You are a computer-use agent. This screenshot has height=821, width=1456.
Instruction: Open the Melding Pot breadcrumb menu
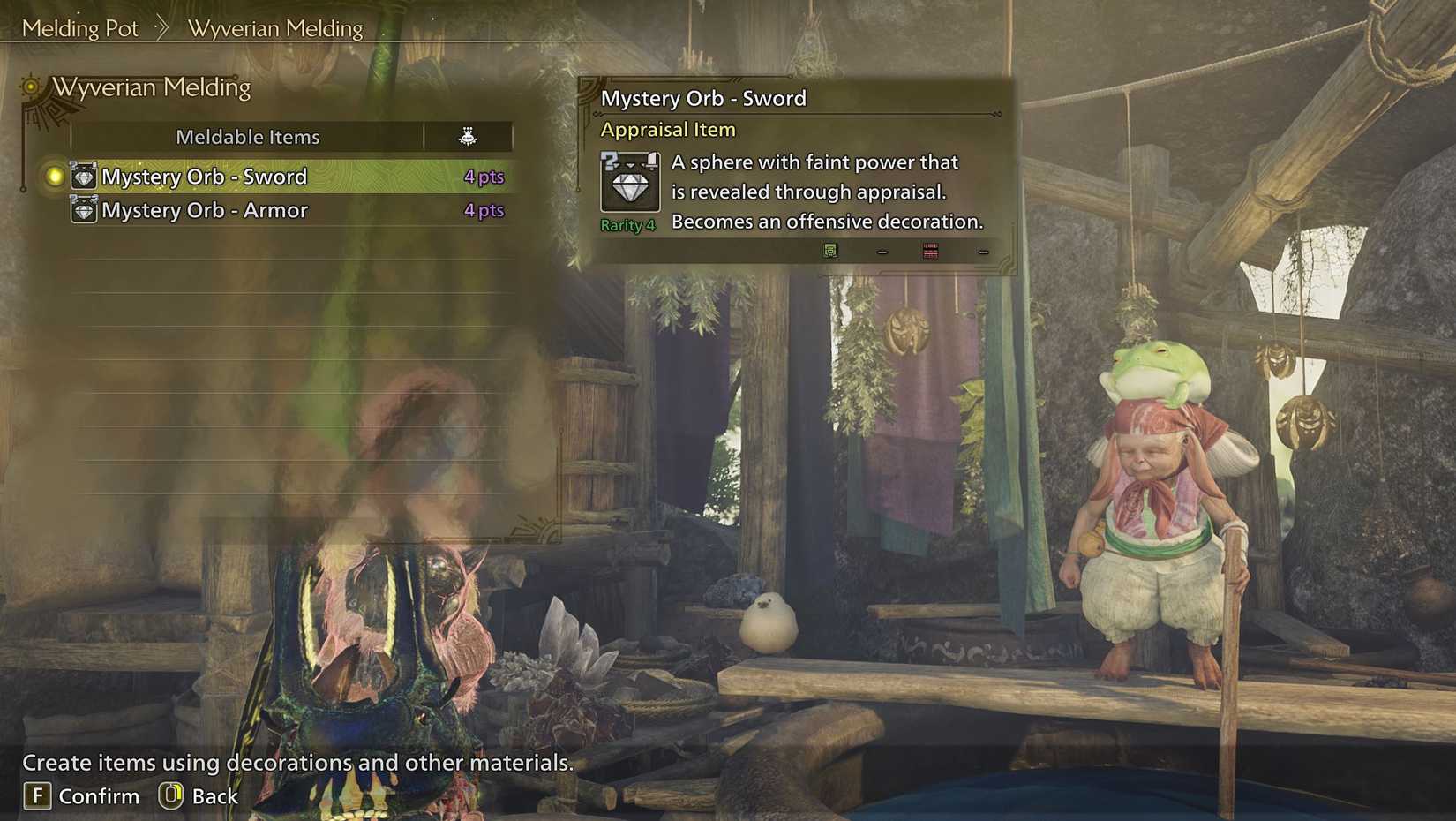tap(80, 27)
